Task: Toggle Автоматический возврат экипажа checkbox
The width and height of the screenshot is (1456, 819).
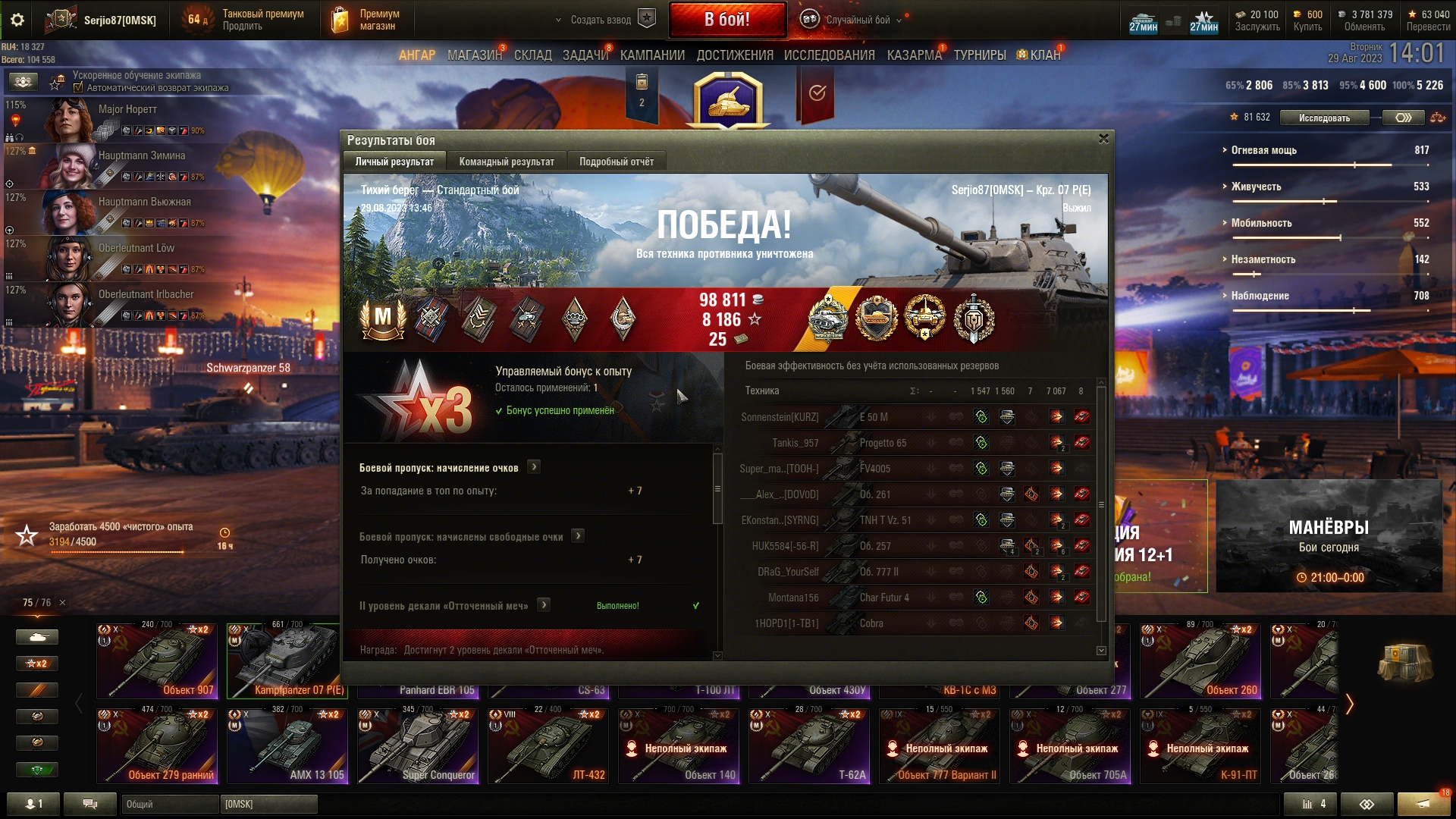Action: pyautogui.click(x=78, y=88)
